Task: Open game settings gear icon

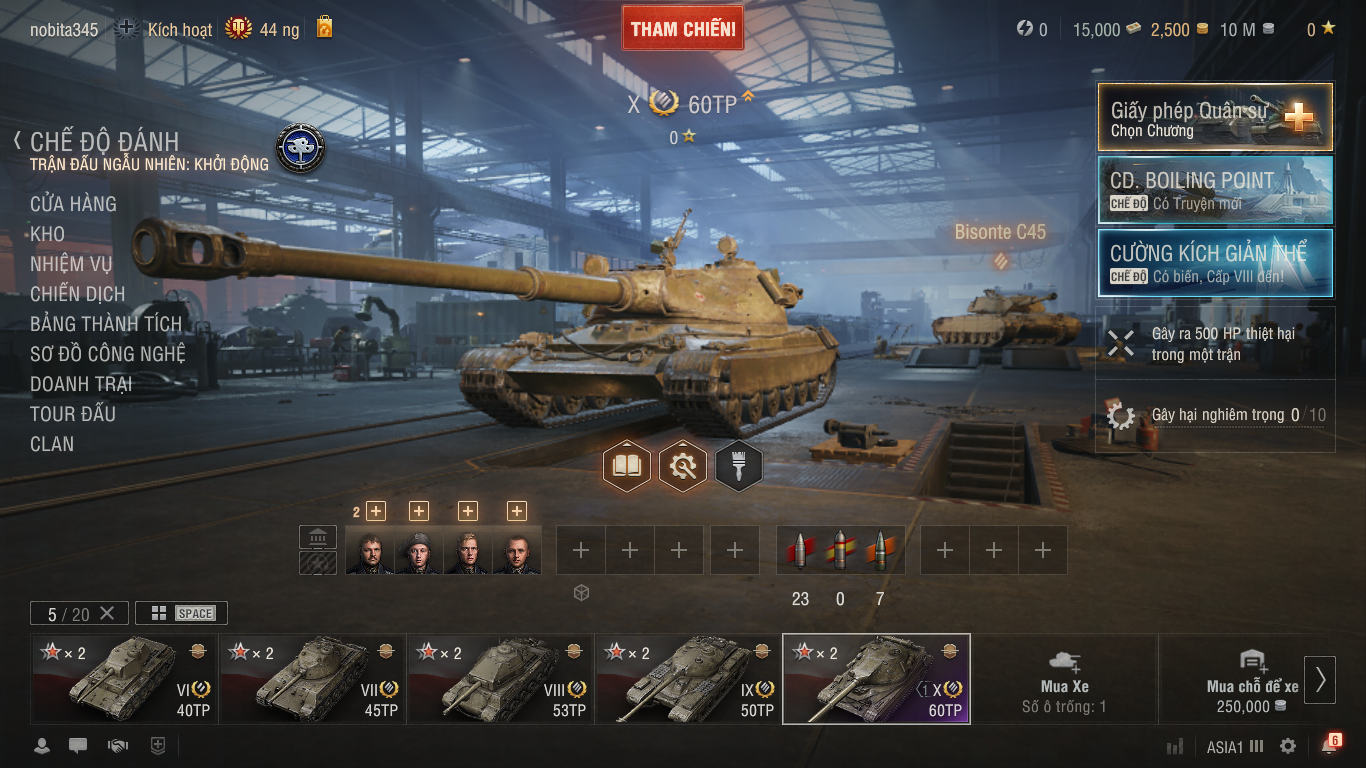Action: pyautogui.click(x=1288, y=746)
